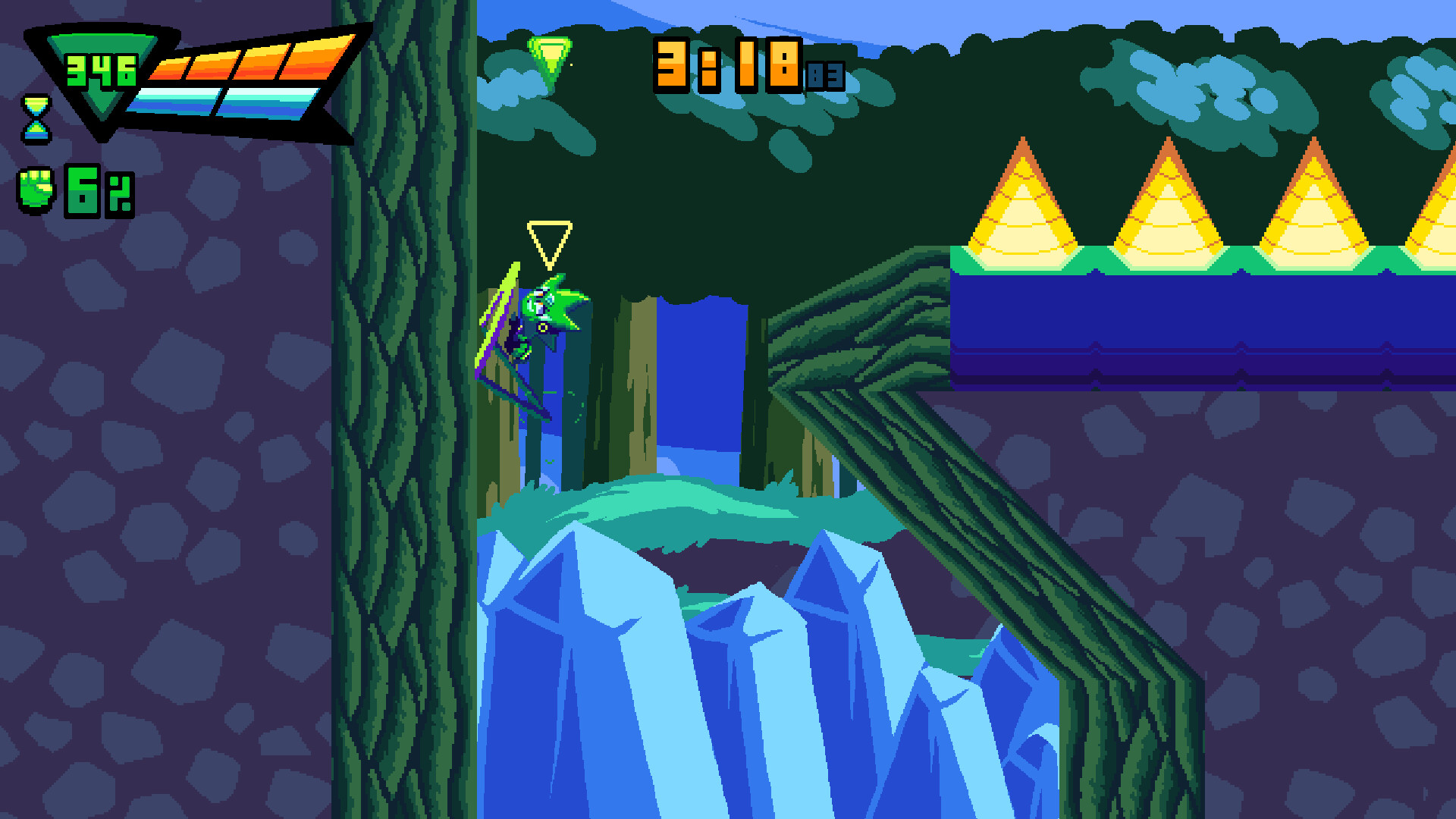Viewport: 1456px width, 819px height.
Task: Toggle the hourglass power-up indicator
Action: 36,120
